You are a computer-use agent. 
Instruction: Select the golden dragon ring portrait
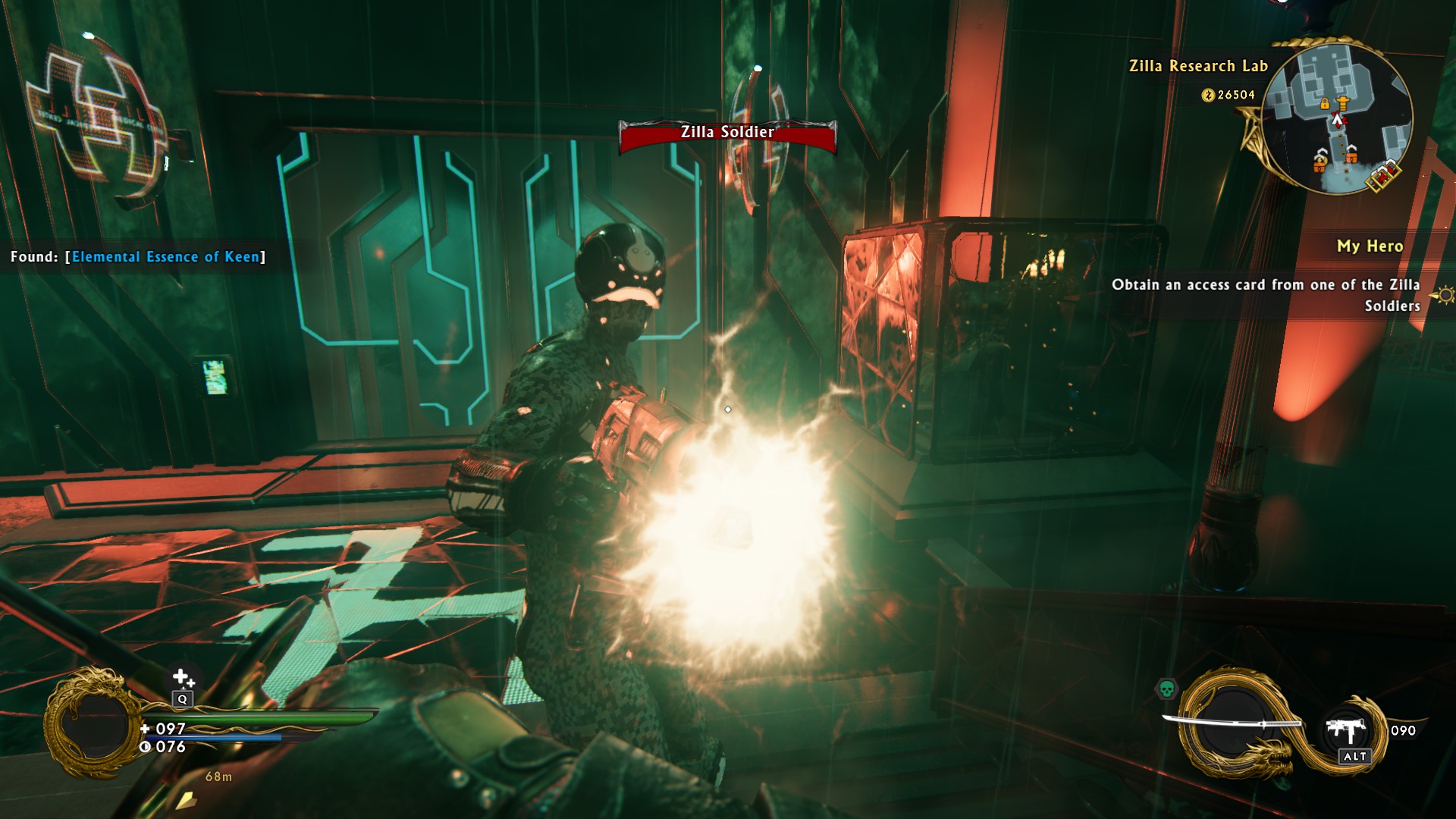93,724
